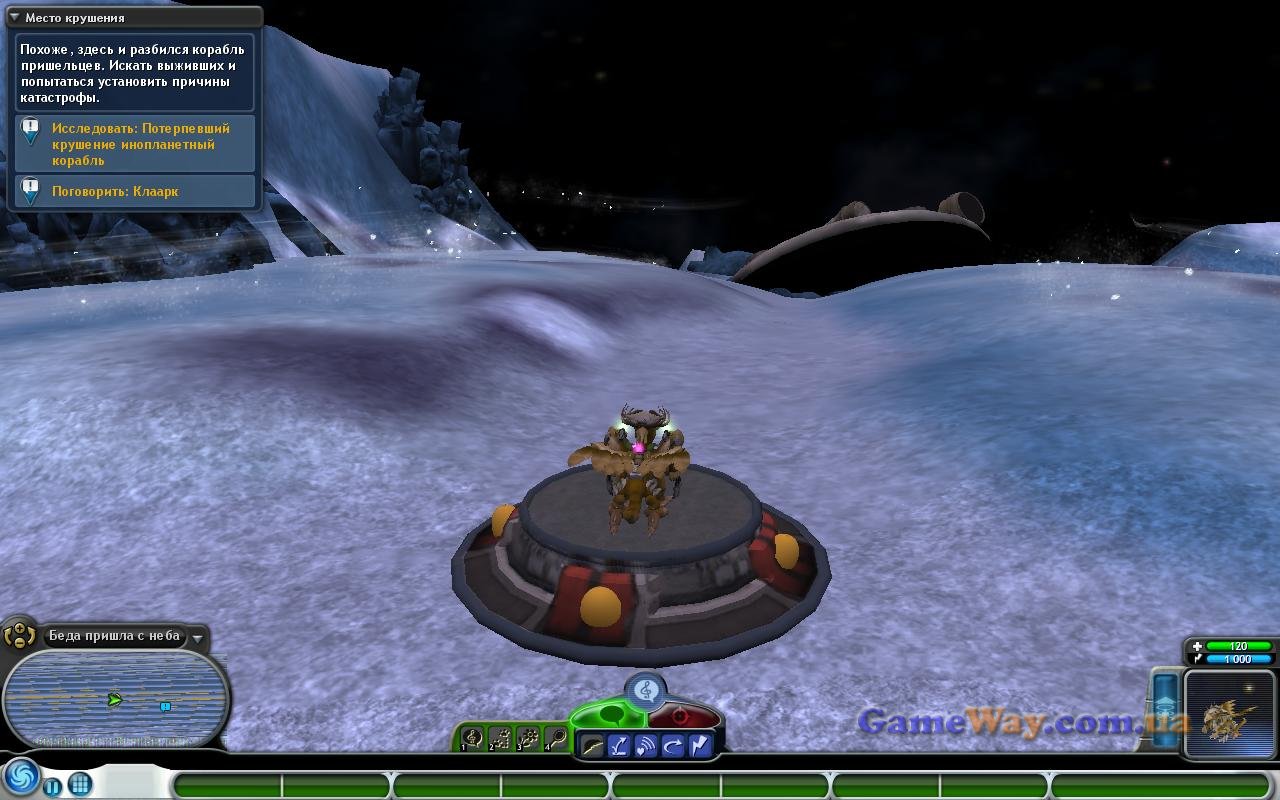Screen dimensions: 1280x800
Task: Click the blue speech marker on minimap
Action: click(165, 706)
